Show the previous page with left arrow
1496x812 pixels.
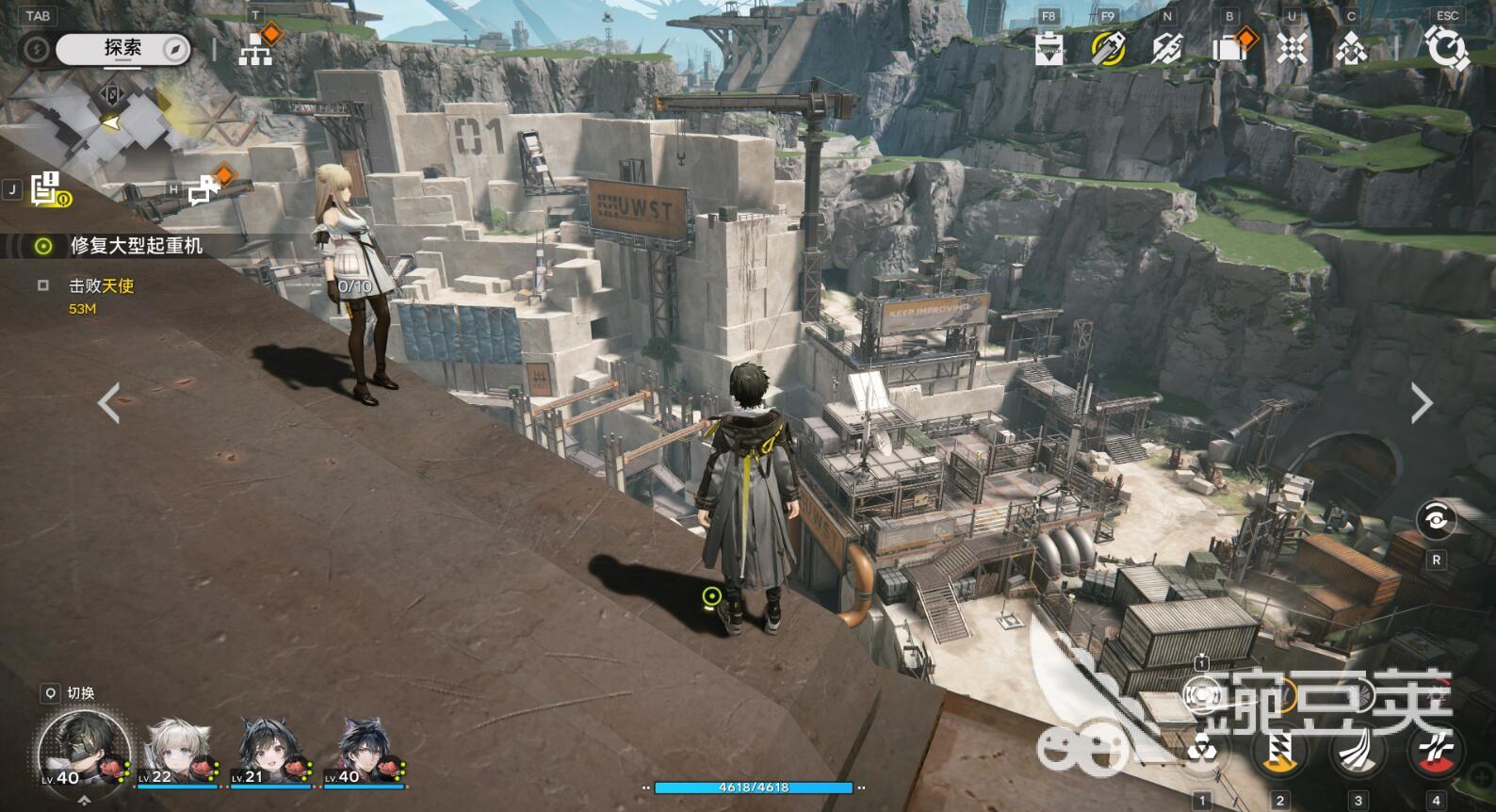109,403
